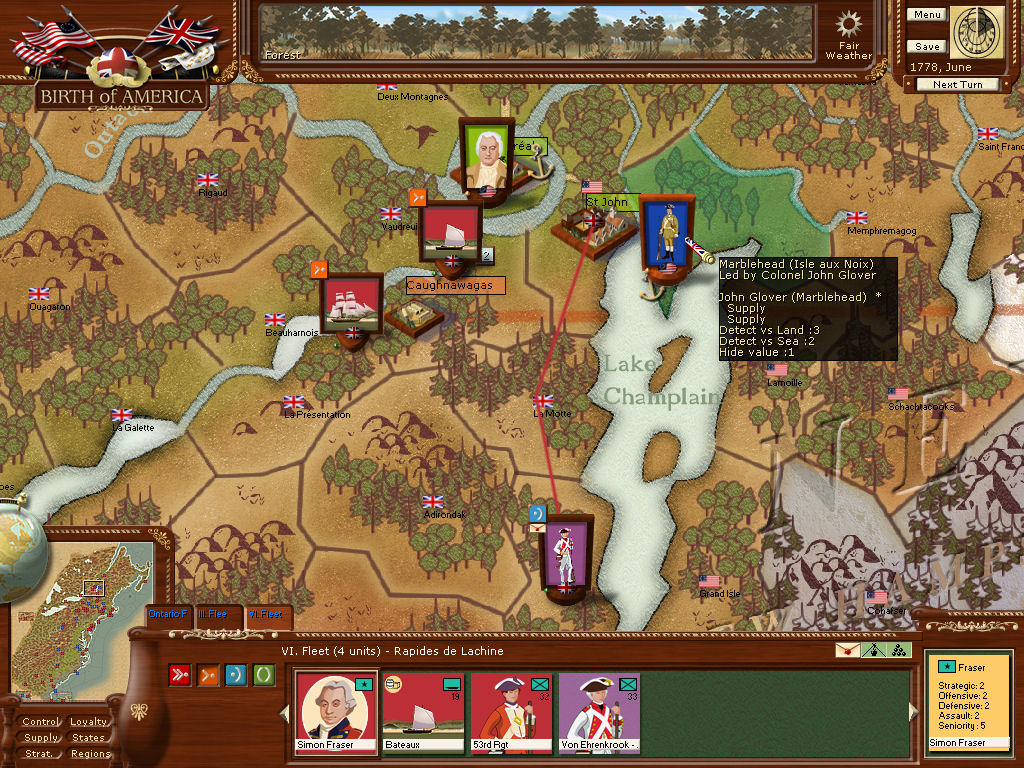
Task: Display the States map overlay
Action: (89, 738)
